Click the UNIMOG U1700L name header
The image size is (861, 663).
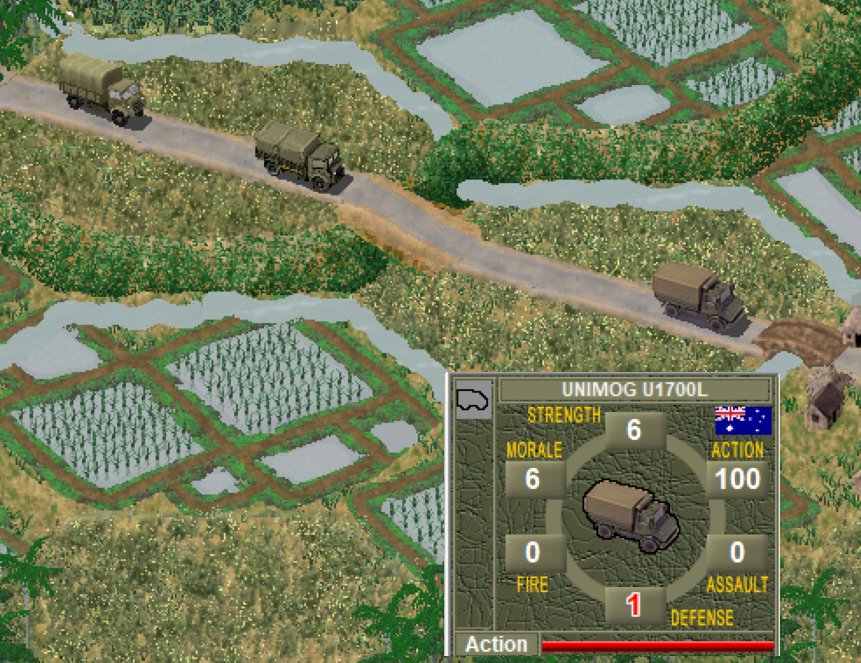[x=635, y=389]
